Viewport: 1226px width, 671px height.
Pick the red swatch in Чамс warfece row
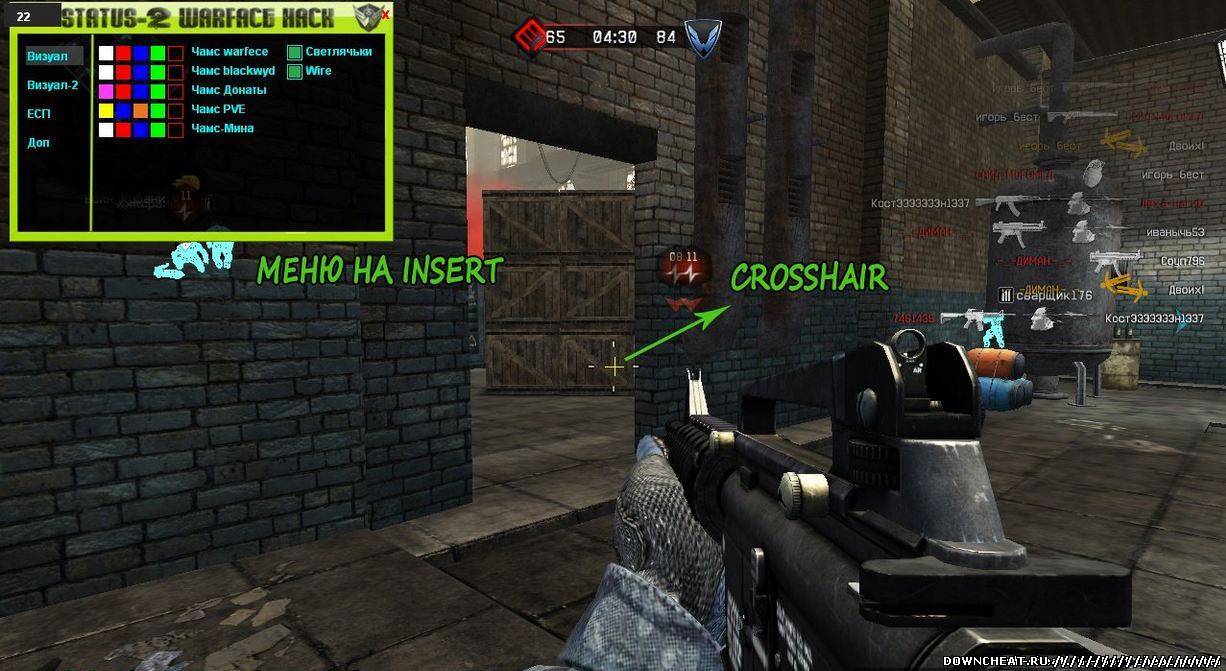tap(124, 53)
